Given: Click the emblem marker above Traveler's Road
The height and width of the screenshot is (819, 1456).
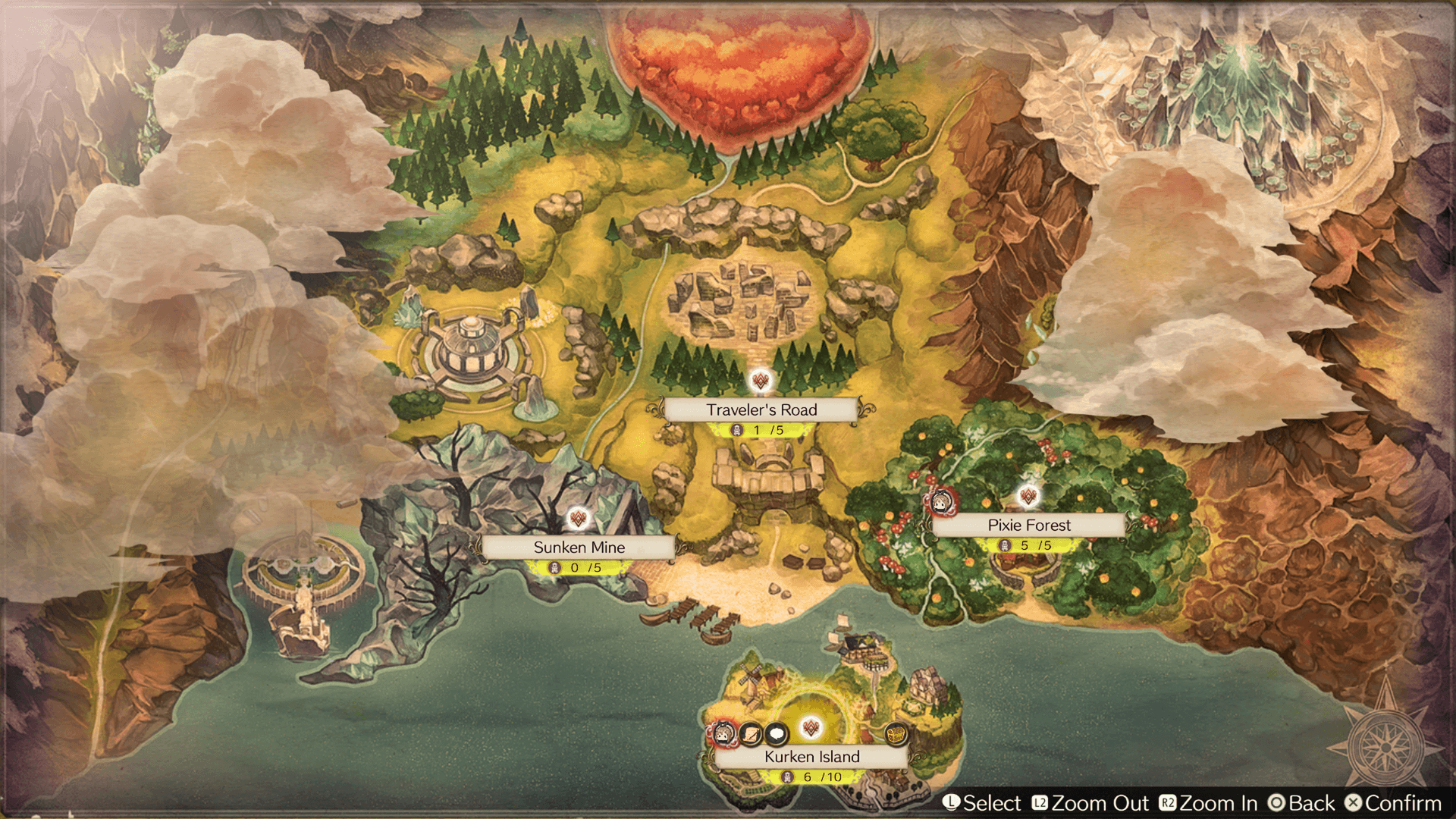Looking at the screenshot, I should click(x=761, y=381).
